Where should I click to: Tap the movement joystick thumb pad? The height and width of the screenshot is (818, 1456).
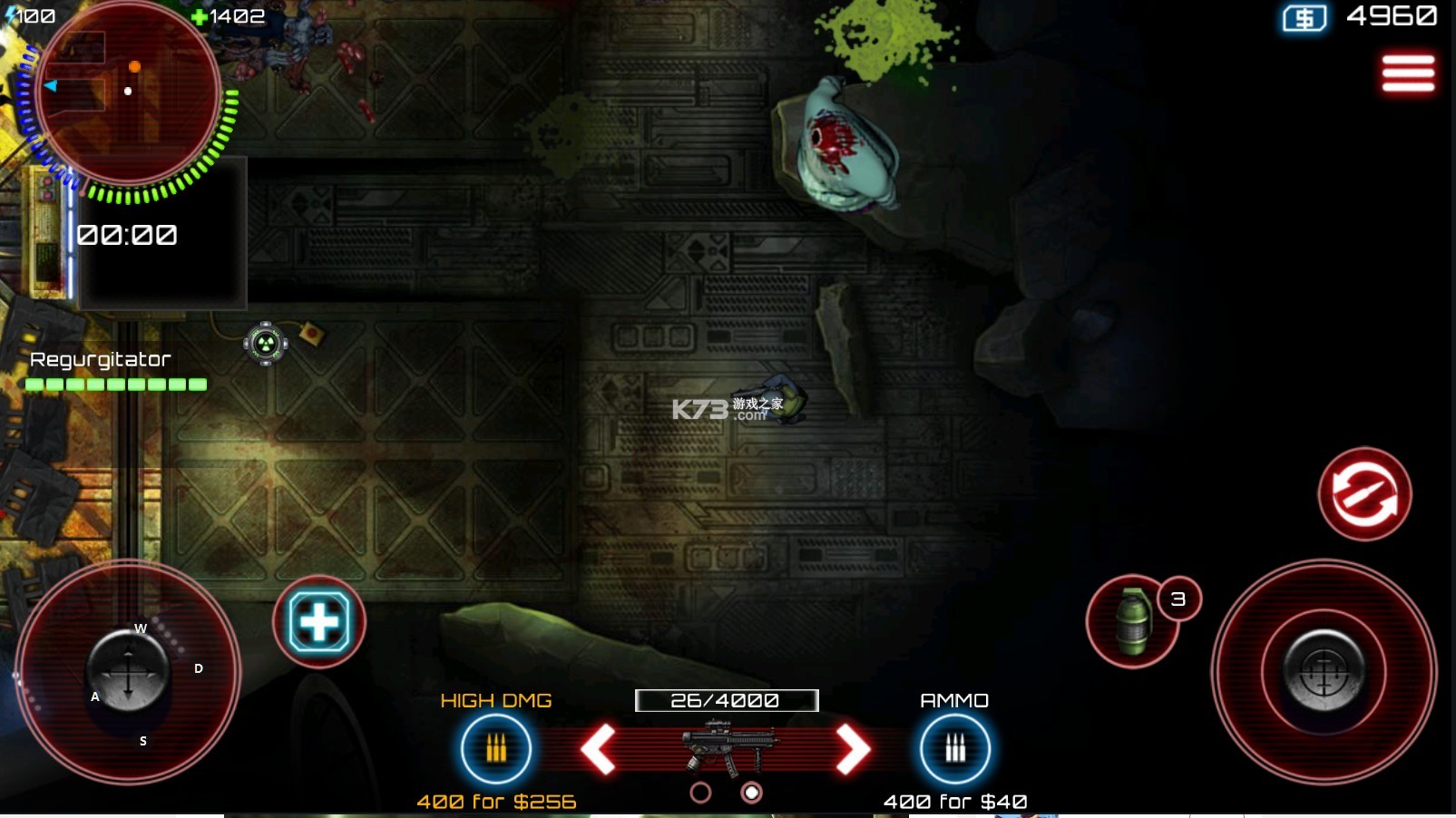point(128,672)
